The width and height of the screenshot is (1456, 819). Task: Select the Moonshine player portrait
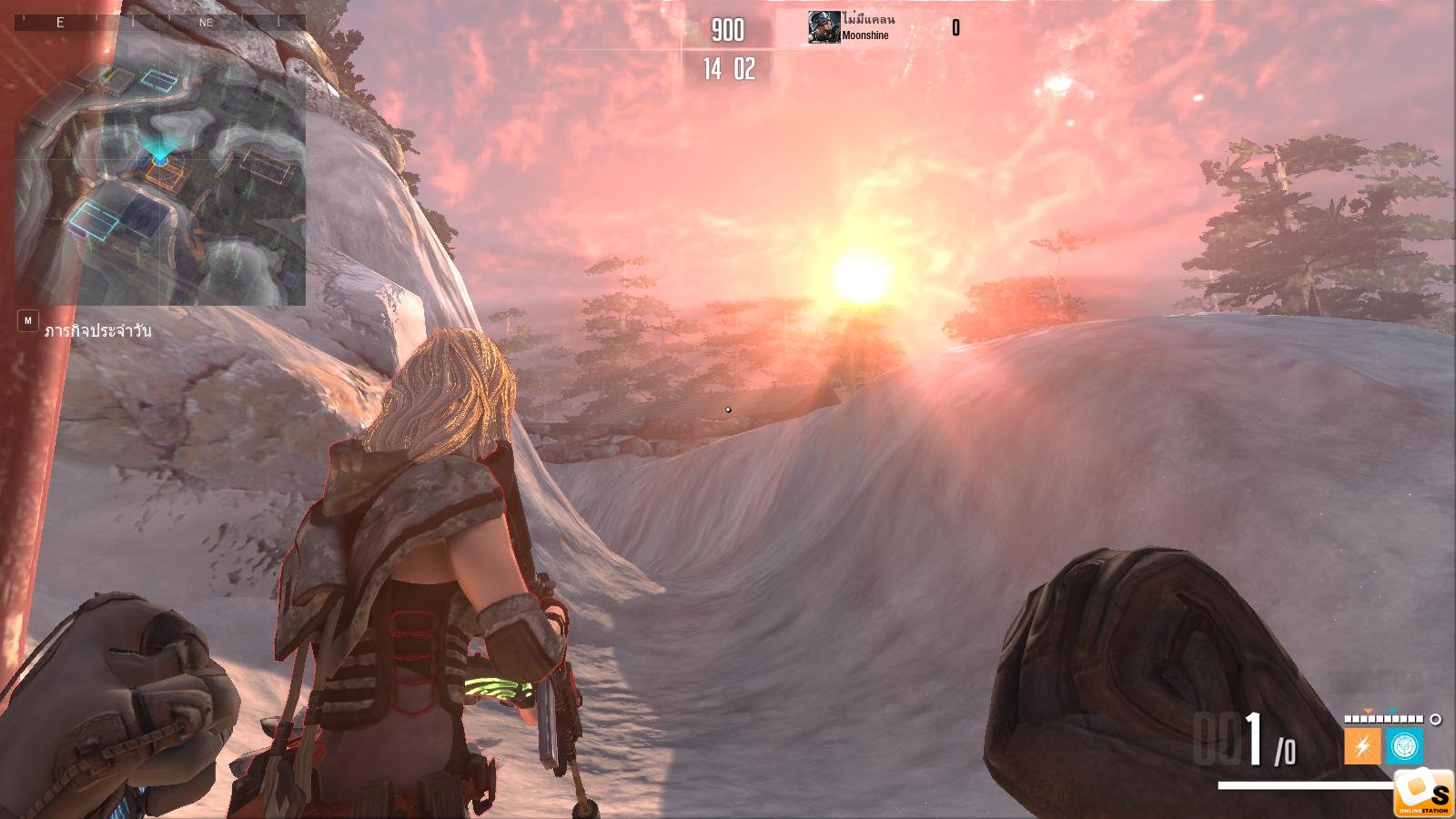coord(824,28)
